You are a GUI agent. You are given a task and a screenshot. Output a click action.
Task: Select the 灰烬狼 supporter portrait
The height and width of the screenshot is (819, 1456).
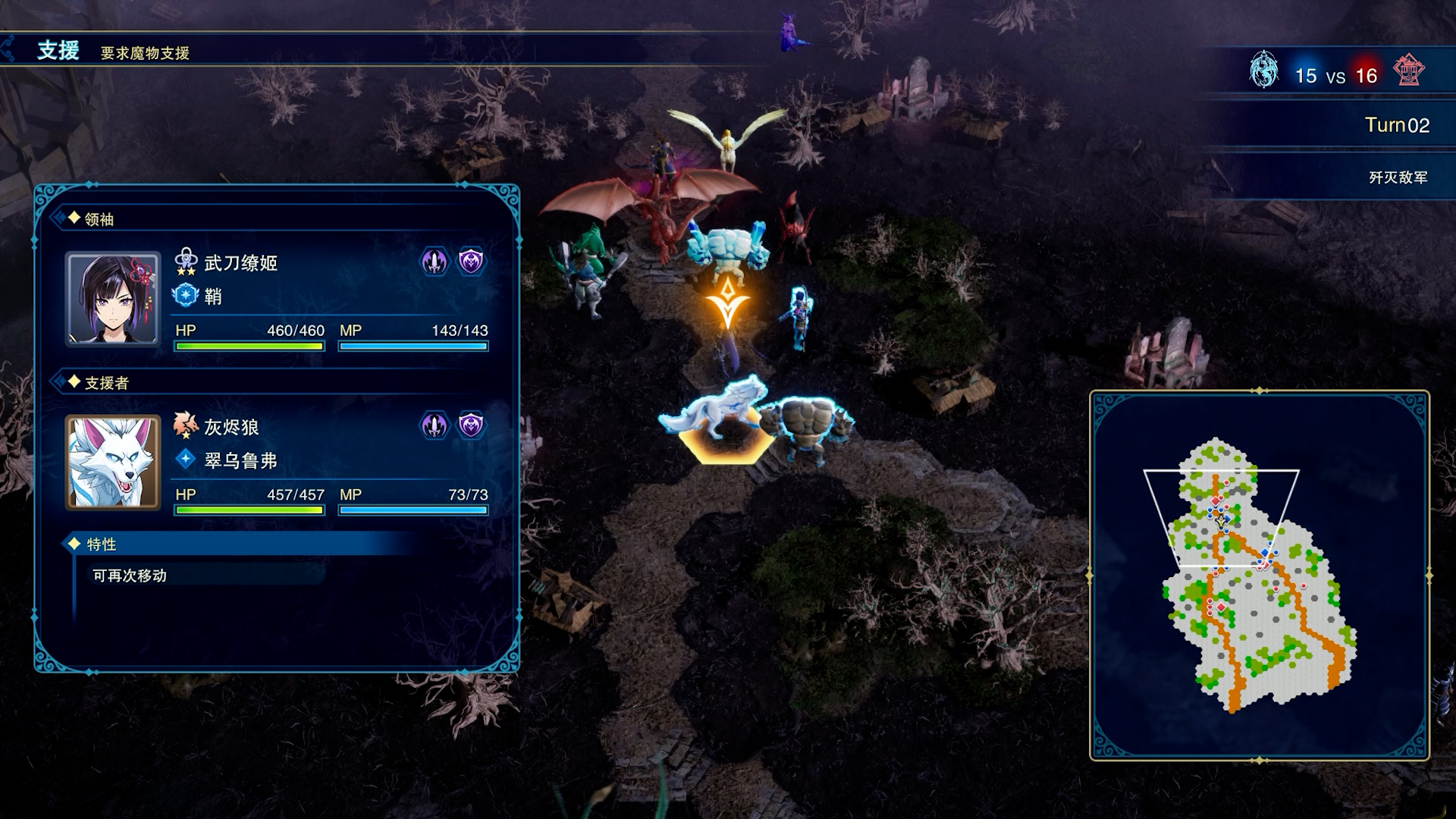click(113, 462)
